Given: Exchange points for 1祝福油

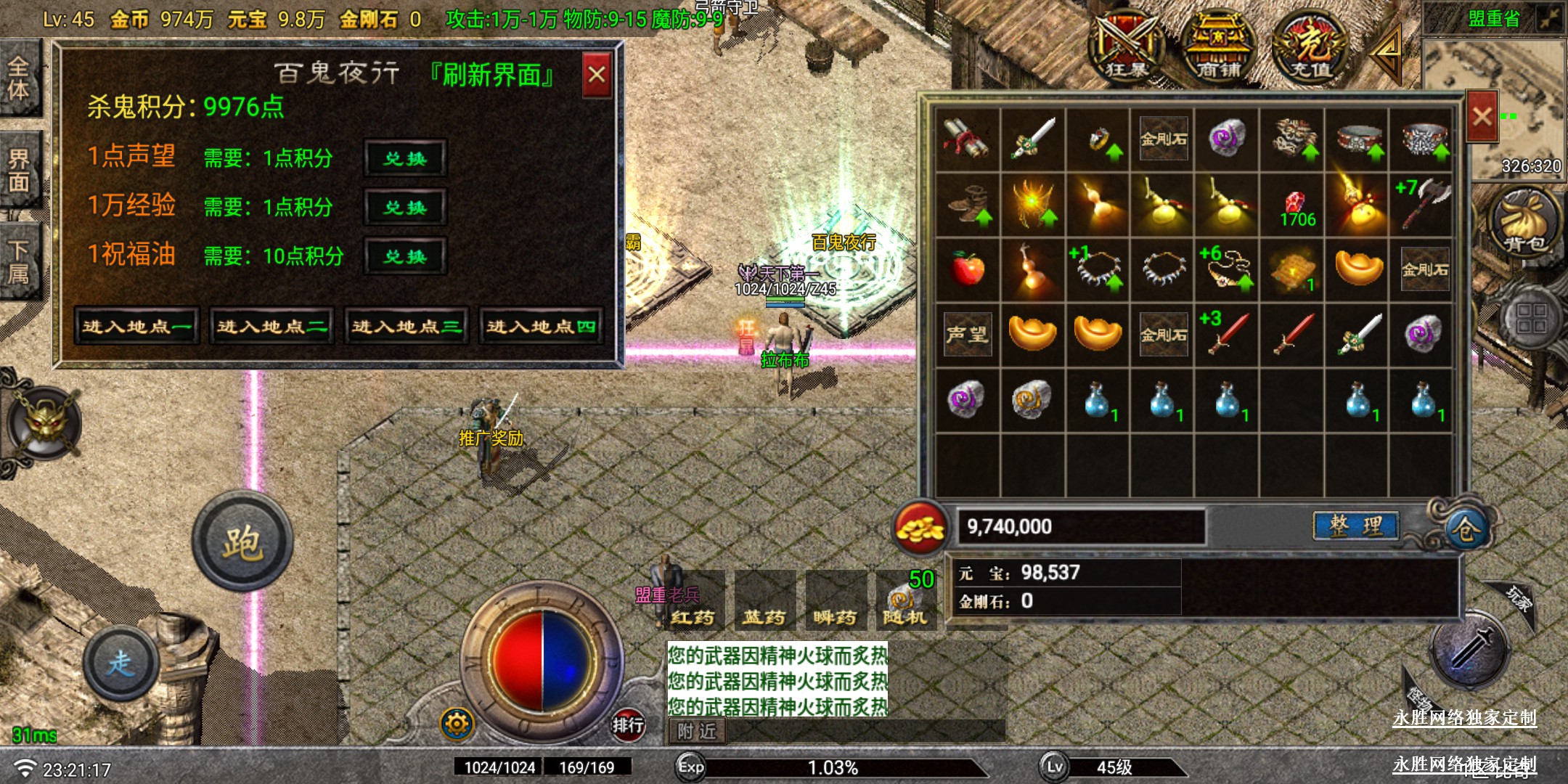Looking at the screenshot, I should pyautogui.click(x=405, y=256).
